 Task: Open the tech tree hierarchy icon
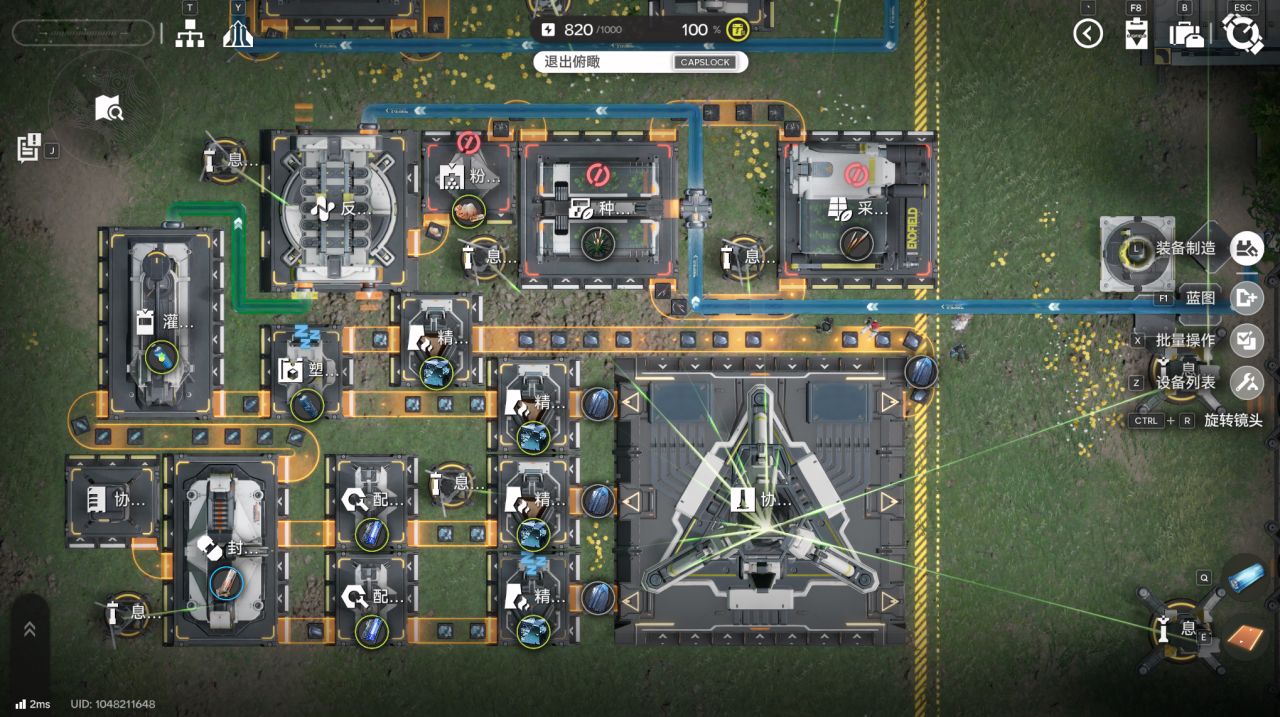pos(189,34)
